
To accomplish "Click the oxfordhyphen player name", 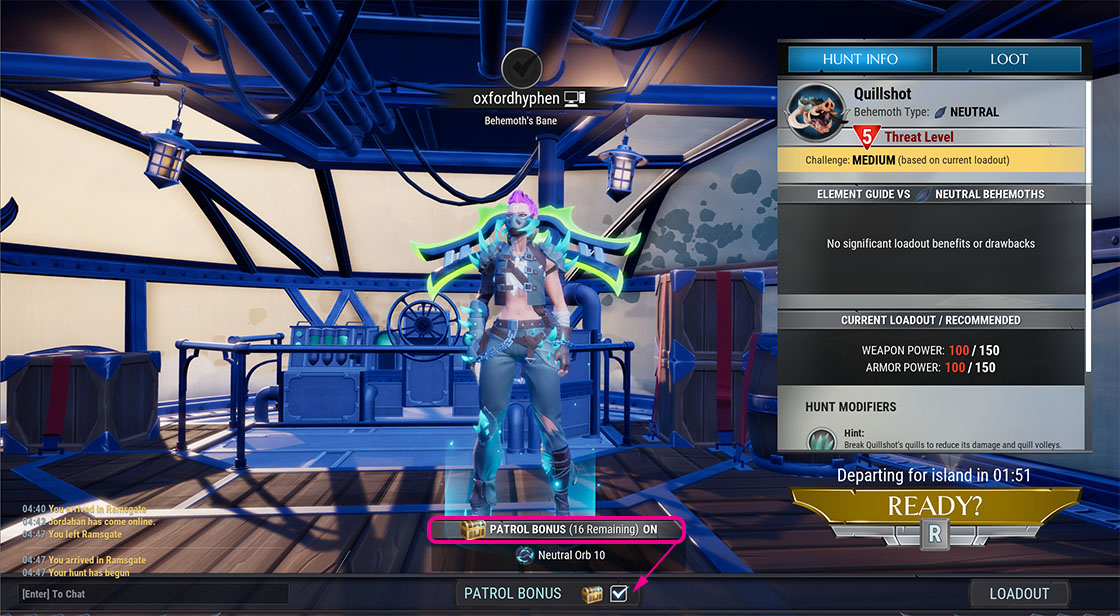I will pos(516,98).
